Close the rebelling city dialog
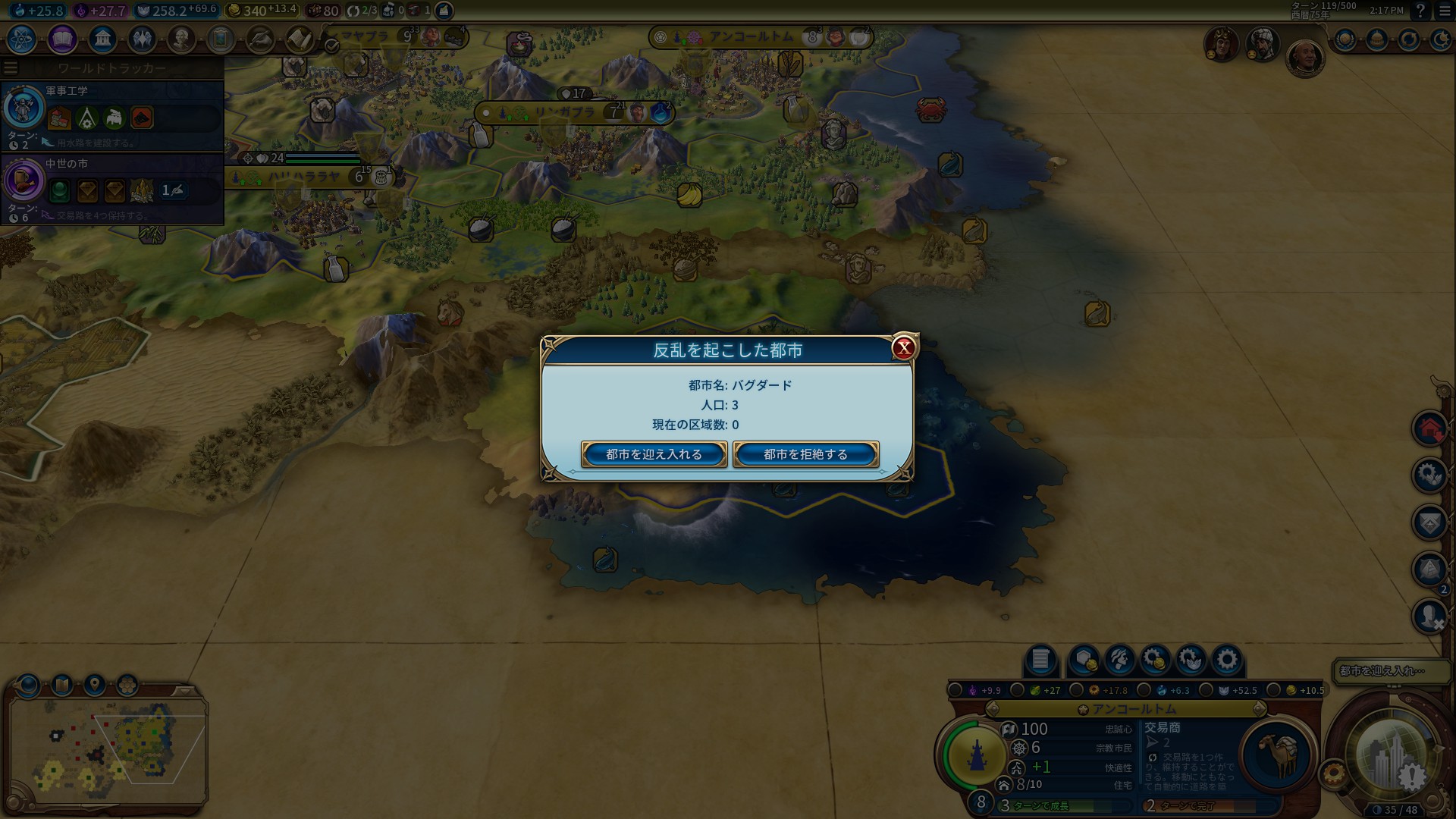The height and width of the screenshot is (819, 1456). coord(903,348)
